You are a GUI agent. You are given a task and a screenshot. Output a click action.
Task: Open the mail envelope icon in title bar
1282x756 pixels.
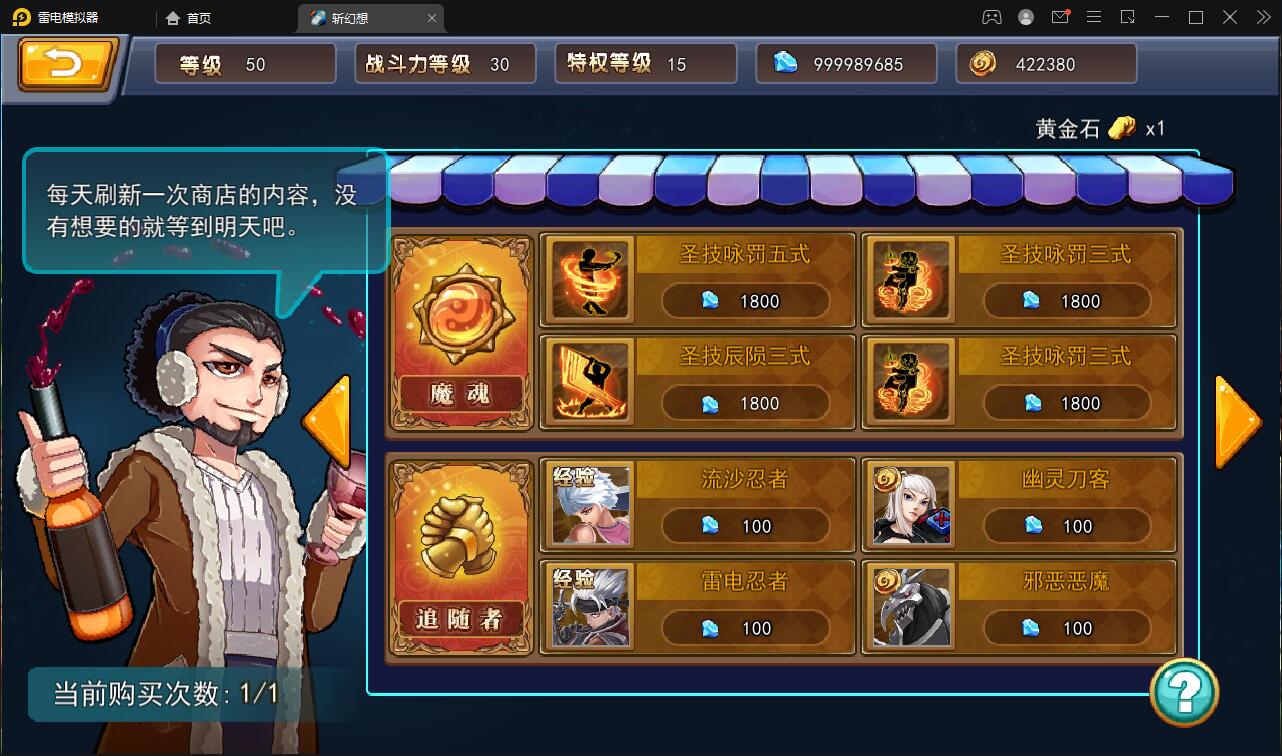[1060, 17]
